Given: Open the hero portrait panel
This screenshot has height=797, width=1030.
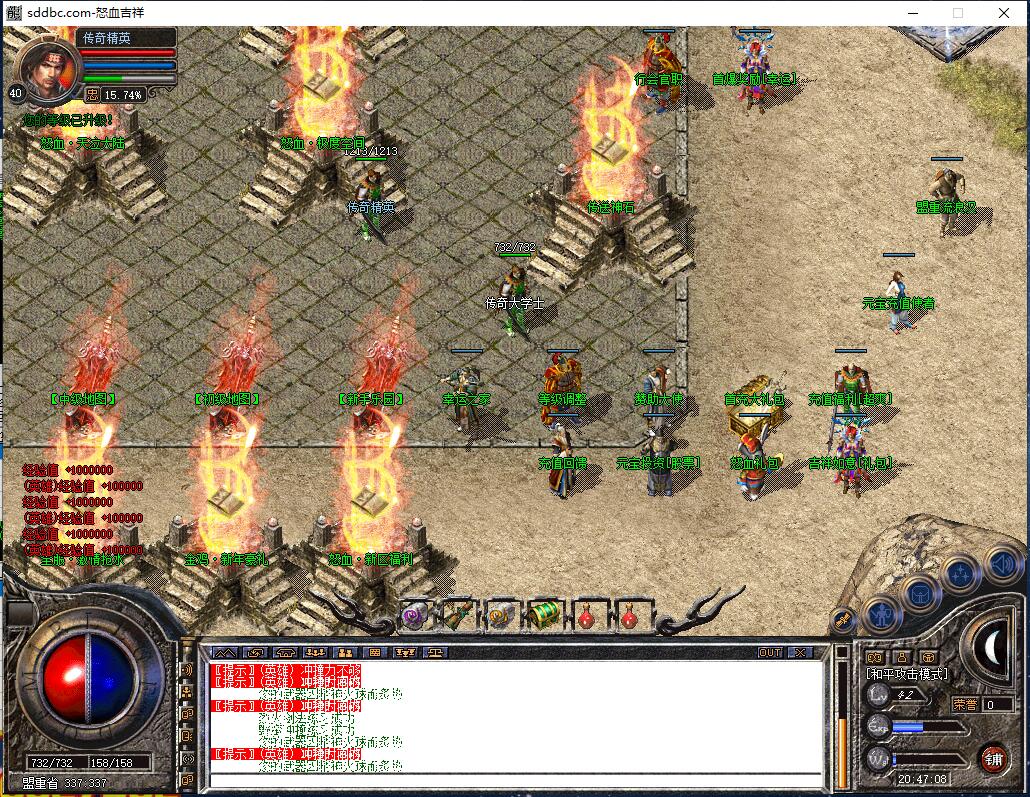Looking at the screenshot, I should click(47, 68).
